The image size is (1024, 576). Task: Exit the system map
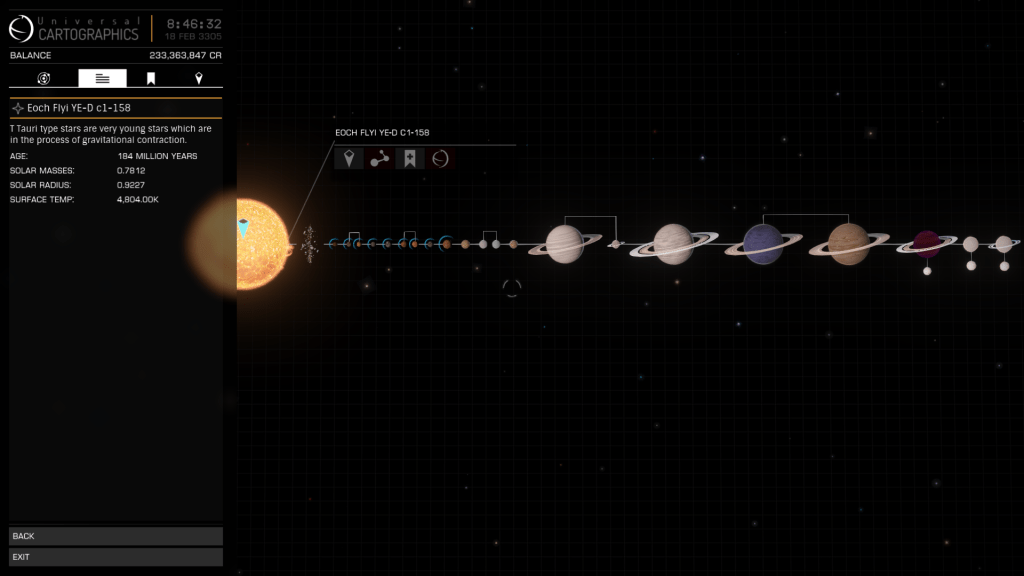pos(115,556)
